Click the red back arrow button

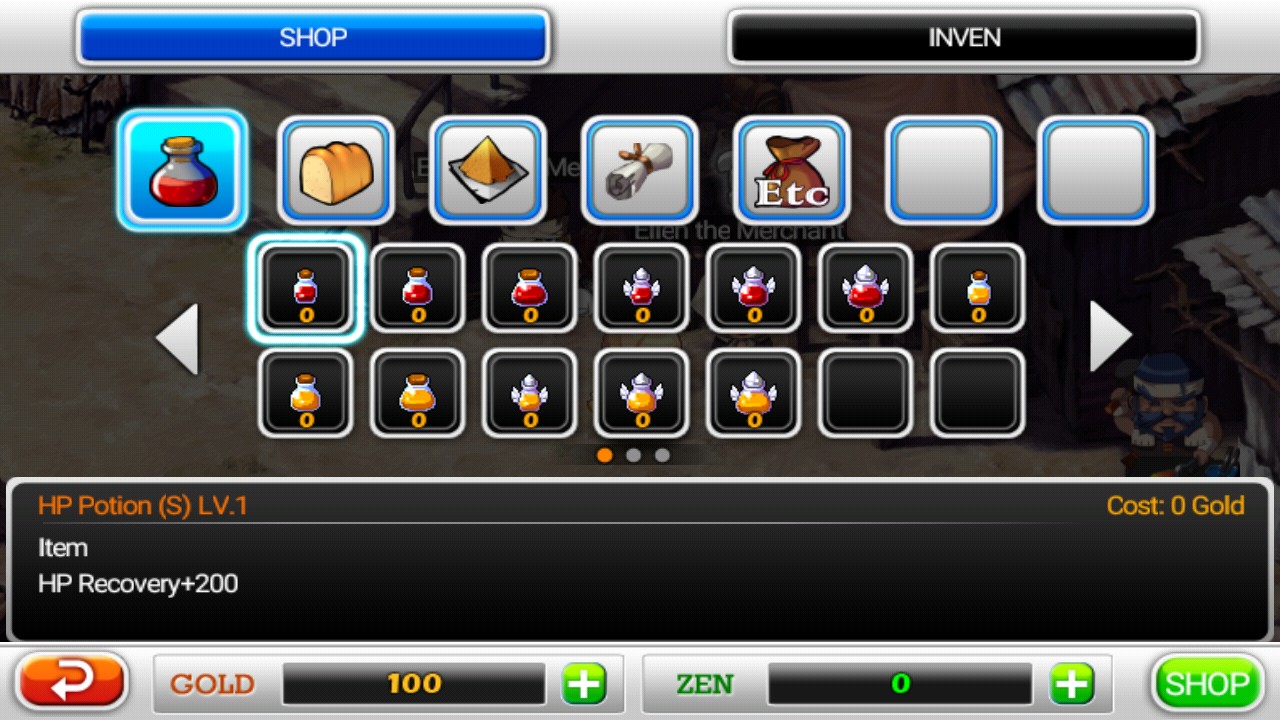pos(72,683)
